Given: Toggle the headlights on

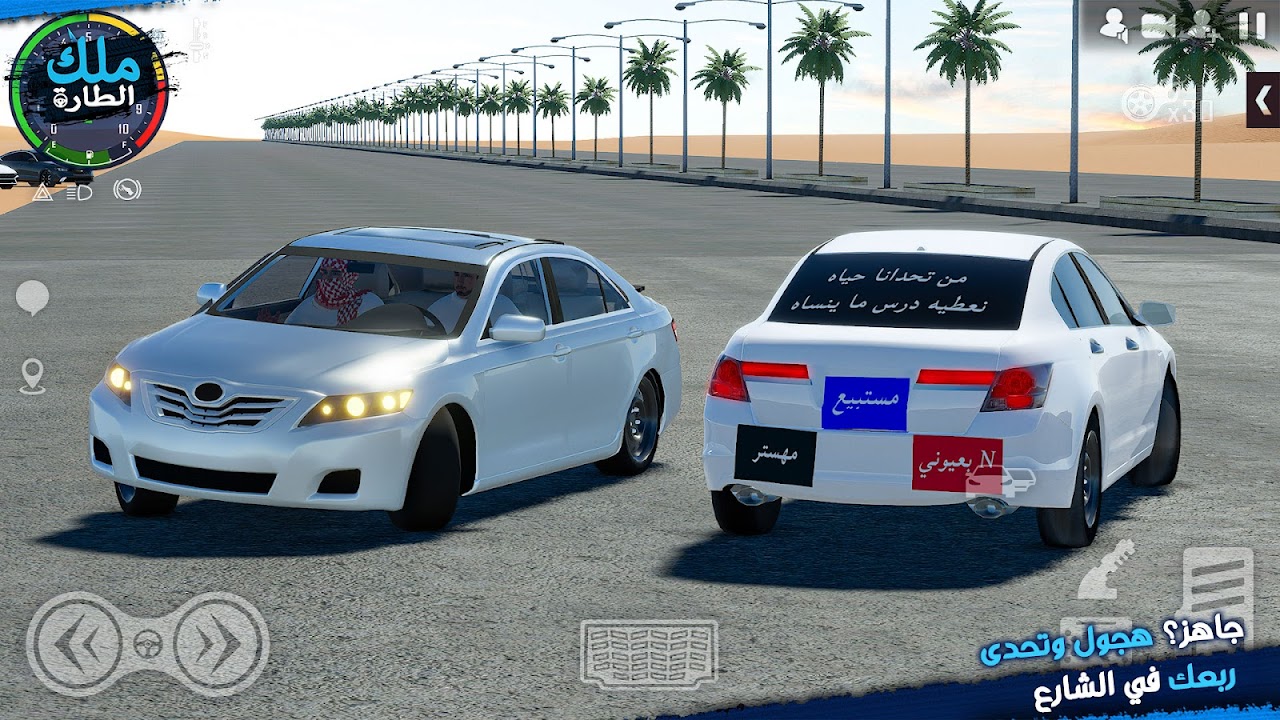Looking at the screenshot, I should click(x=78, y=192).
